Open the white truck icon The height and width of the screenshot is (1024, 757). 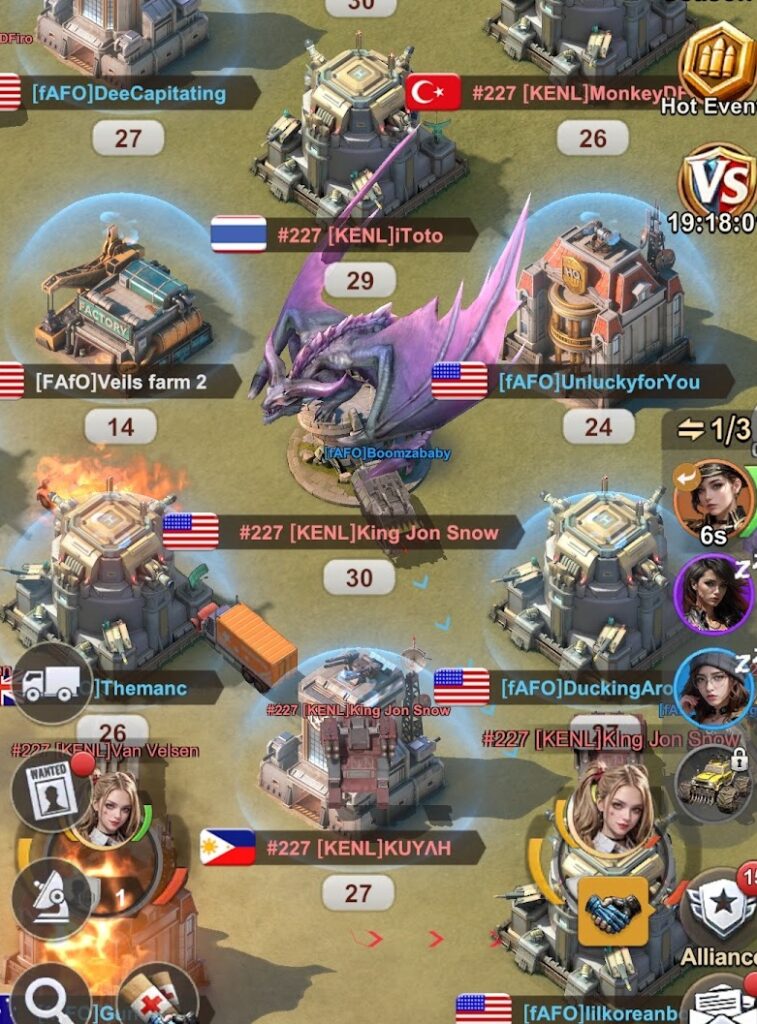pyautogui.click(x=51, y=684)
